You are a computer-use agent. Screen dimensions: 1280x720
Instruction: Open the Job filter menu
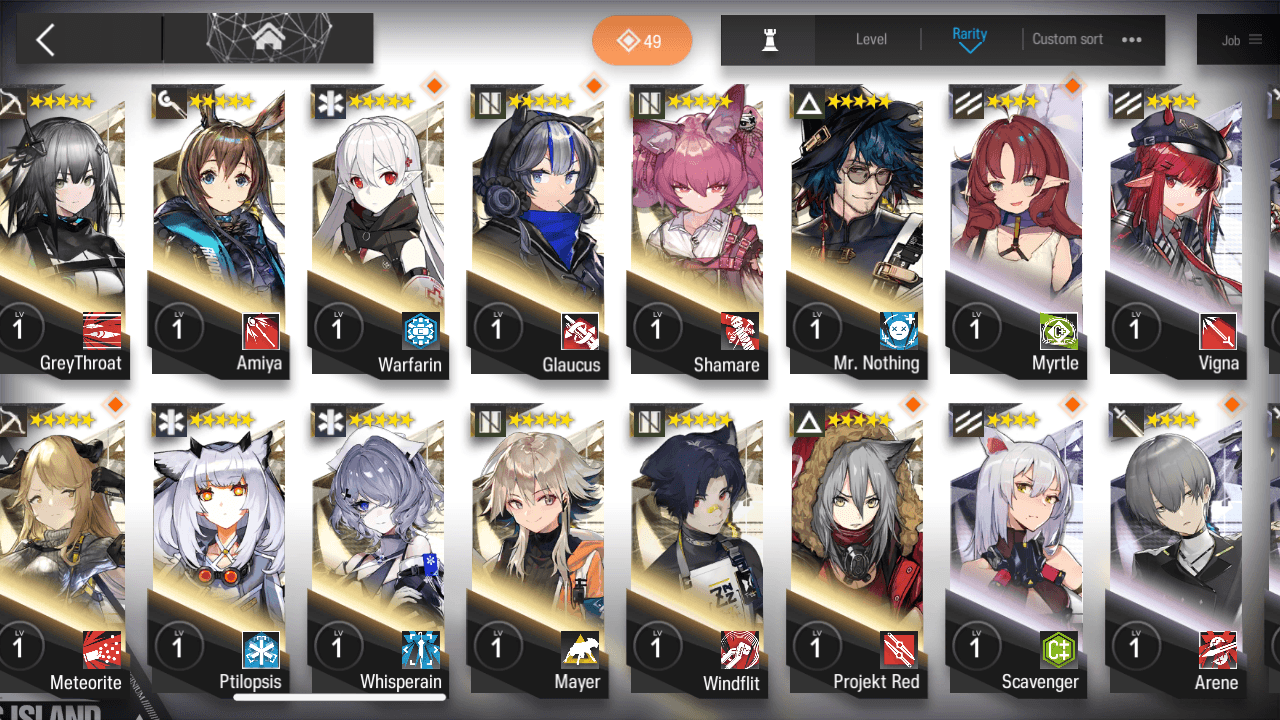point(1241,40)
